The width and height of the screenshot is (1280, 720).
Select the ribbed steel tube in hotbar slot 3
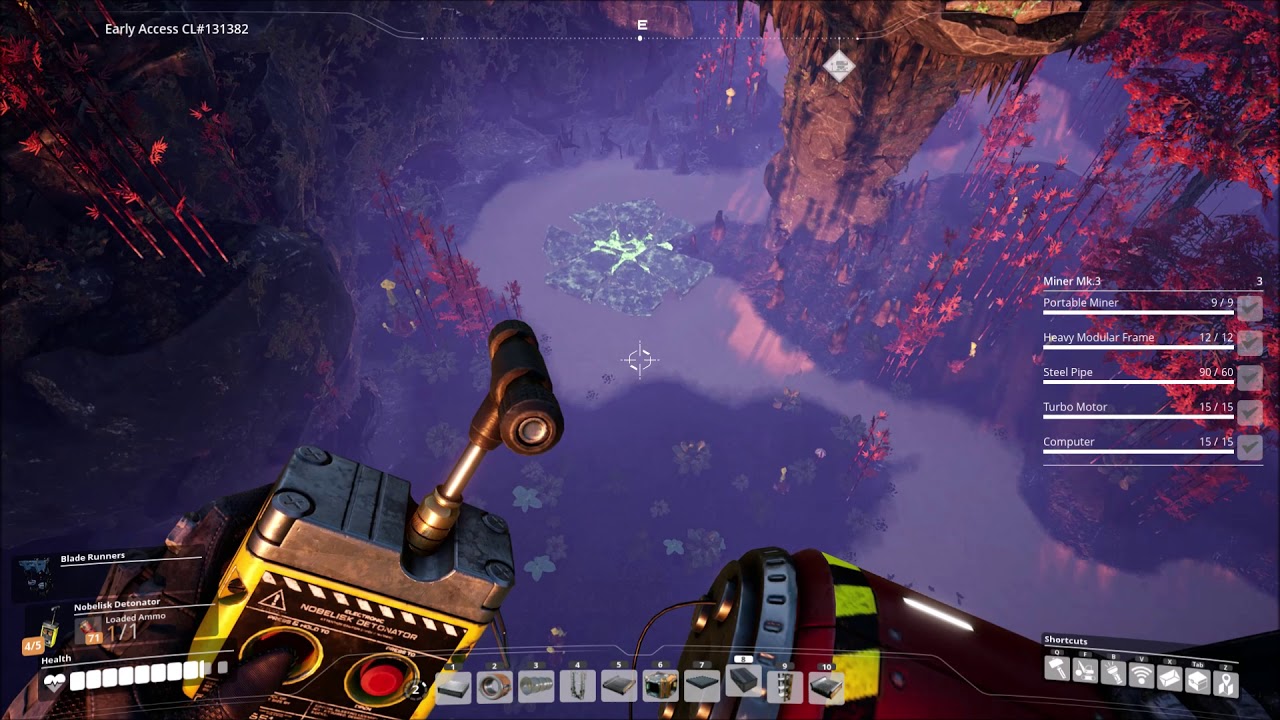click(x=536, y=686)
